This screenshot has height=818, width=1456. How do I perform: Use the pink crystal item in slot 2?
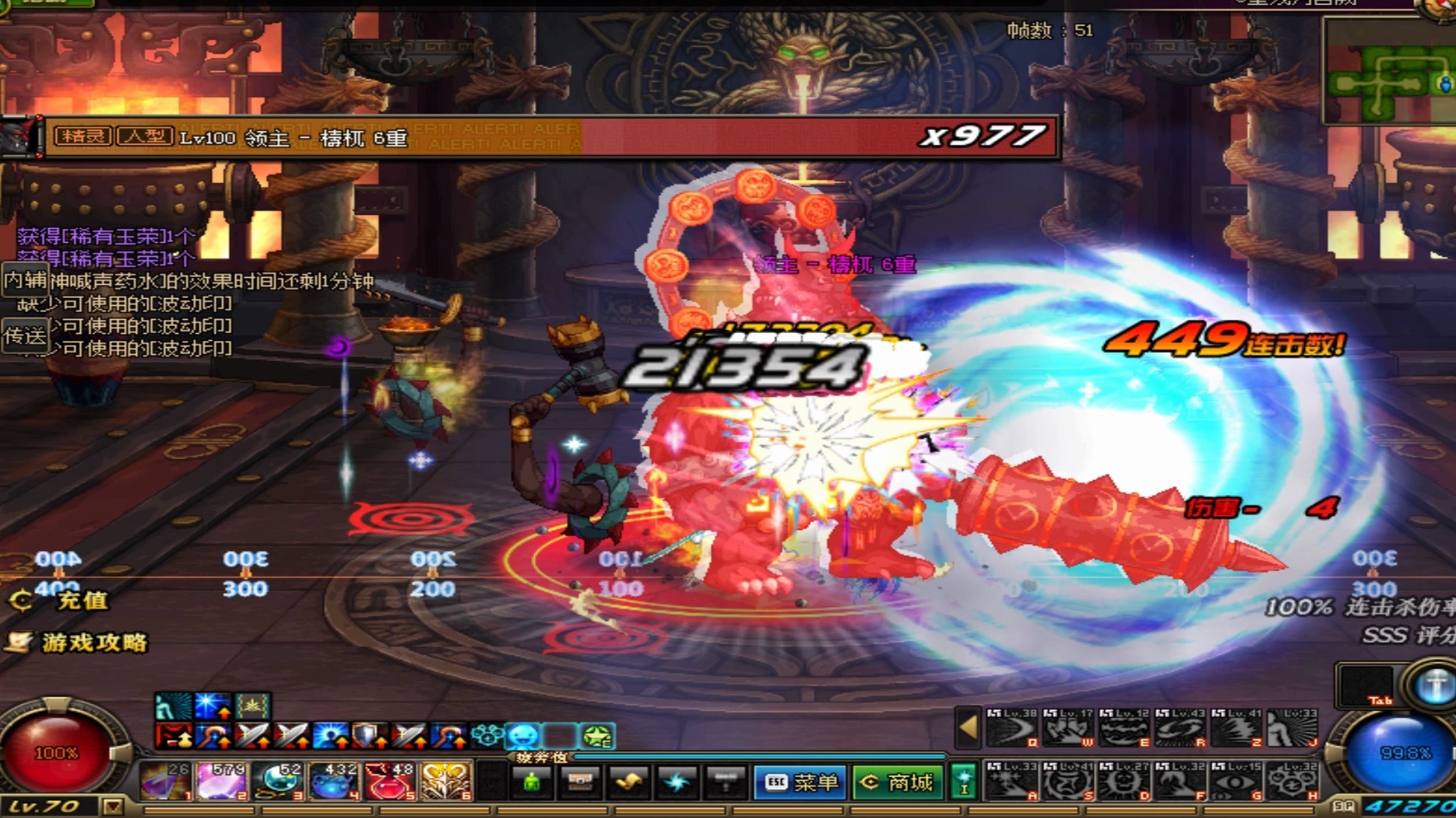click(x=222, y=781)
